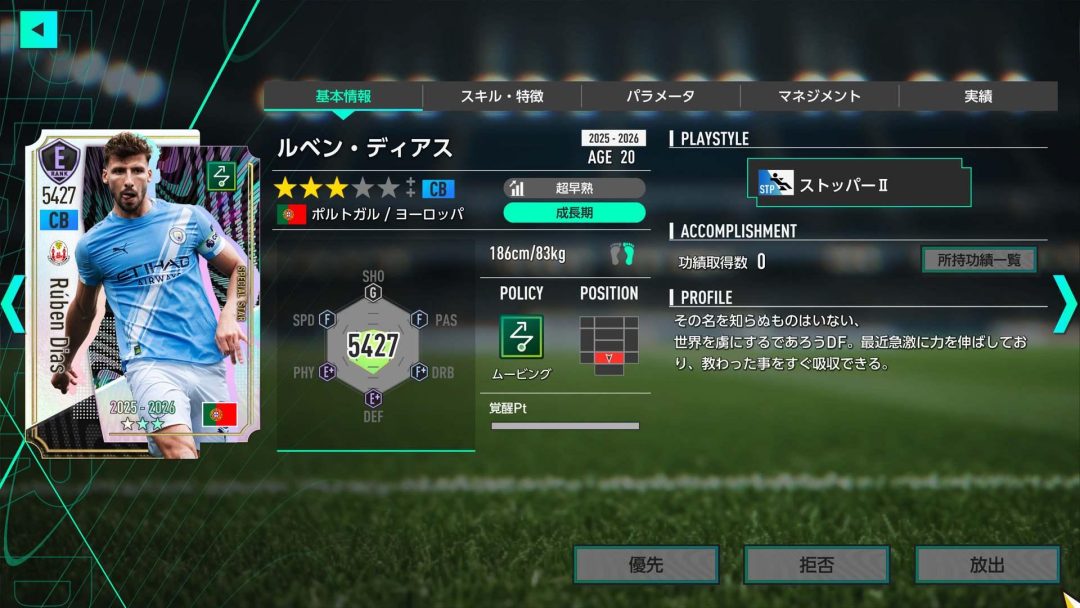Select the ストッパーII playstyle box
1080x608 pixels.
click(x=858, y=185)
